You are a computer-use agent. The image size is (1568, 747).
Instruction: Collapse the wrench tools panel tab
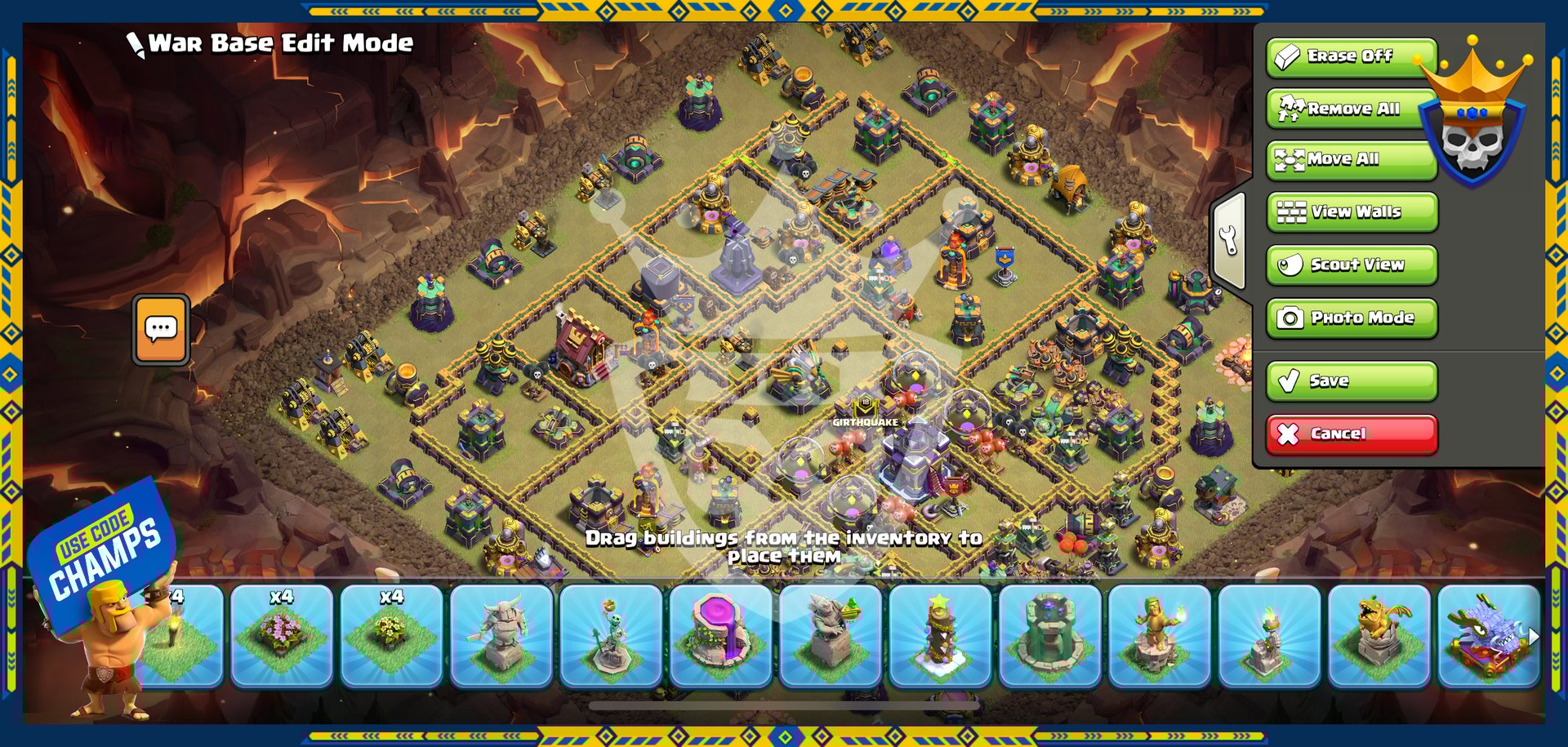1229,241
